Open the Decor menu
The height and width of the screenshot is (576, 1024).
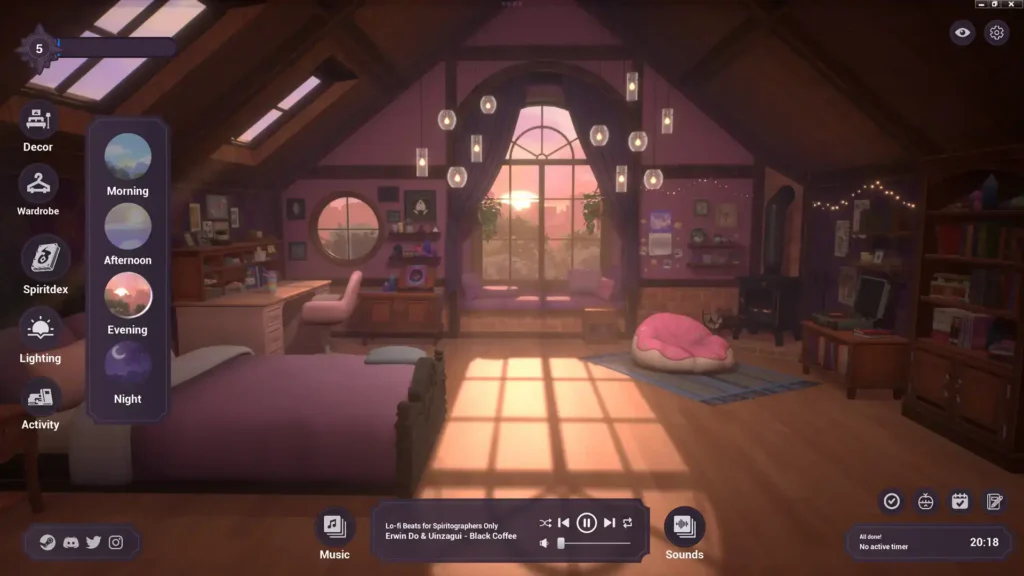point(38,121)
